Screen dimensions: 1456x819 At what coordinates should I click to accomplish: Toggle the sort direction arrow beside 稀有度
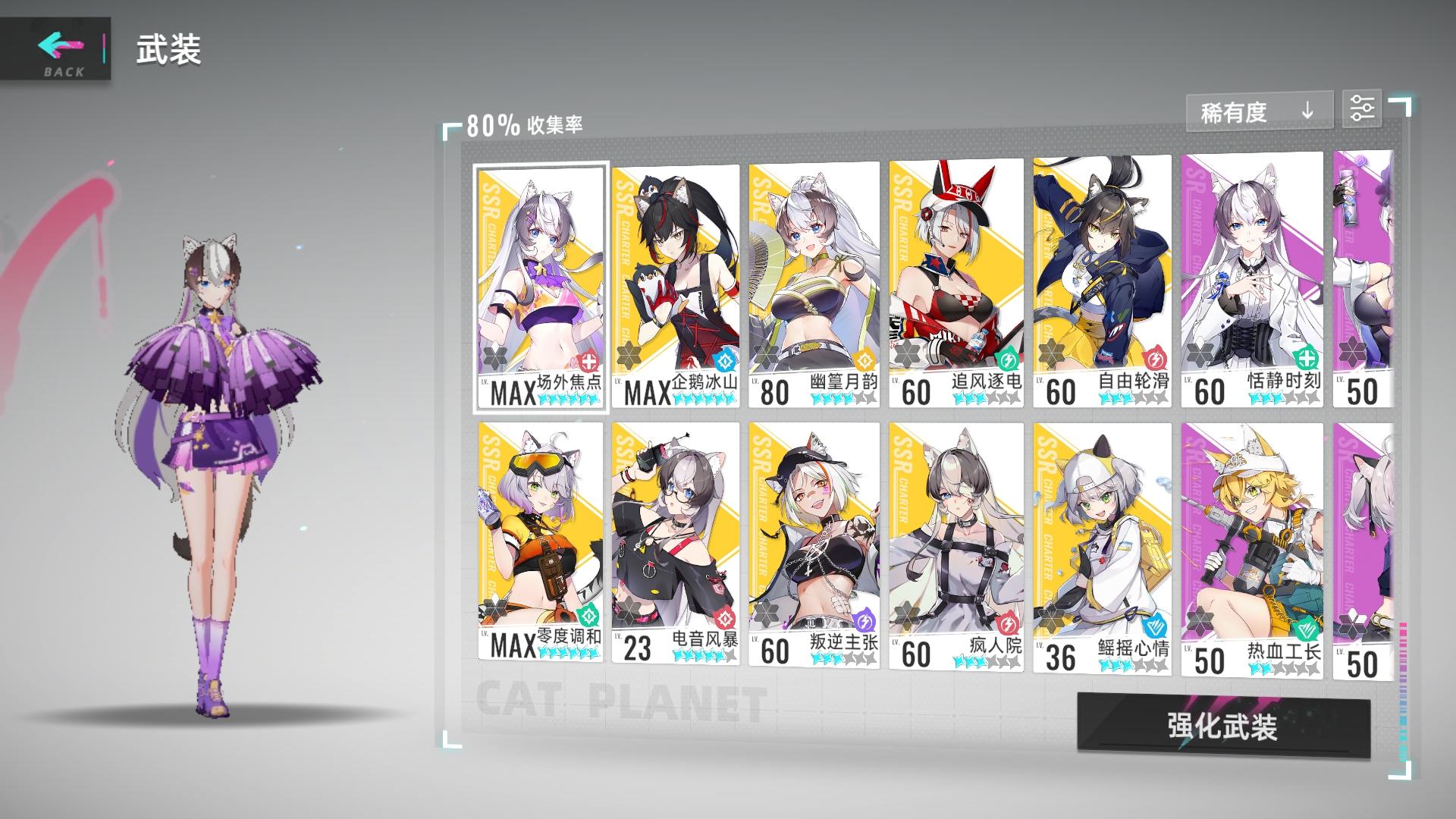tap(1306, 110)
